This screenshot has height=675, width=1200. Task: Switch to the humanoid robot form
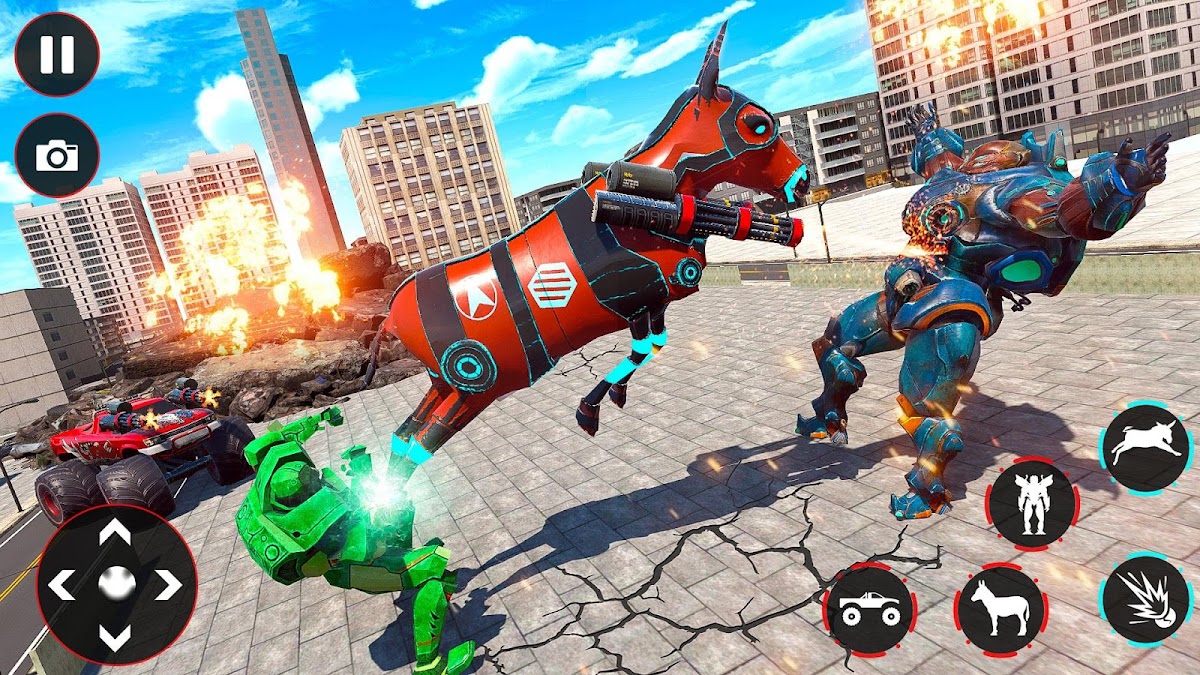pyautogui.click(x=1032, y=503)
